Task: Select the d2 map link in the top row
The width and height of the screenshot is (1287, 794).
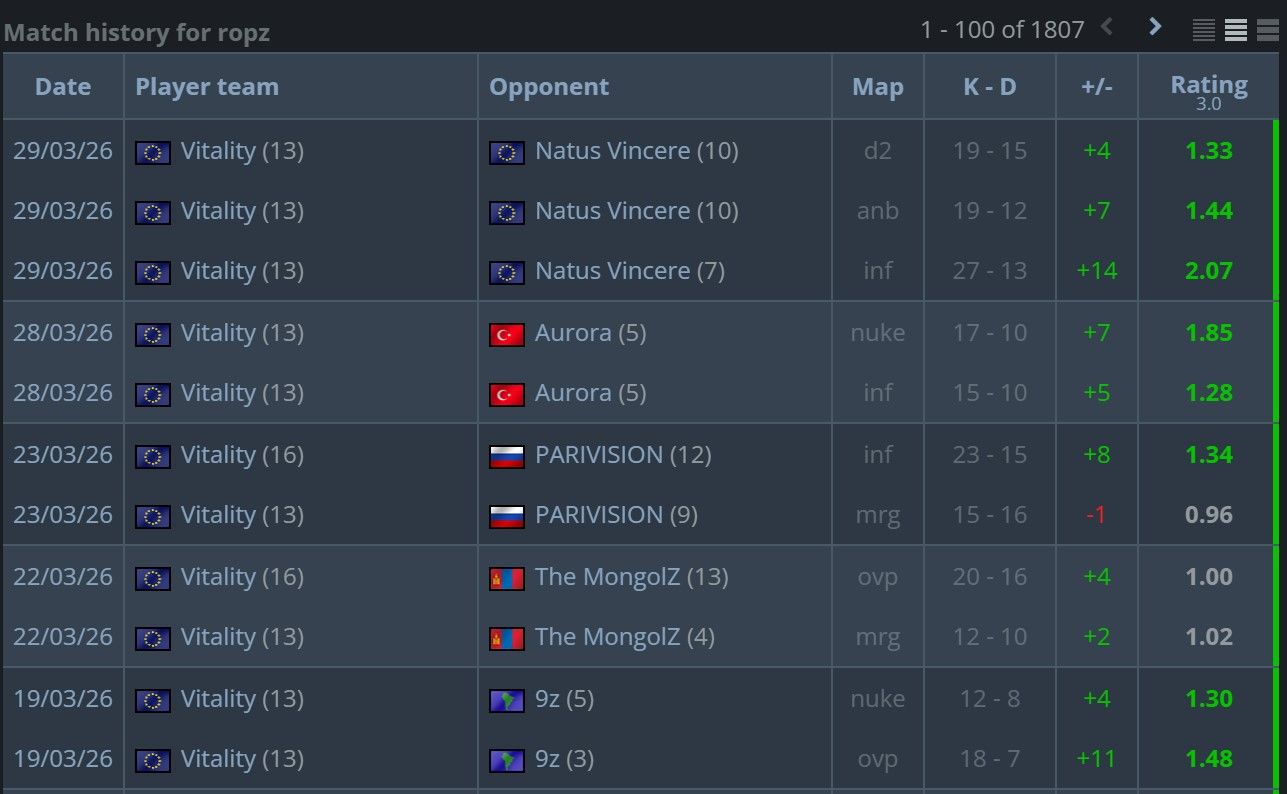Action: click(x=877, y=151)
